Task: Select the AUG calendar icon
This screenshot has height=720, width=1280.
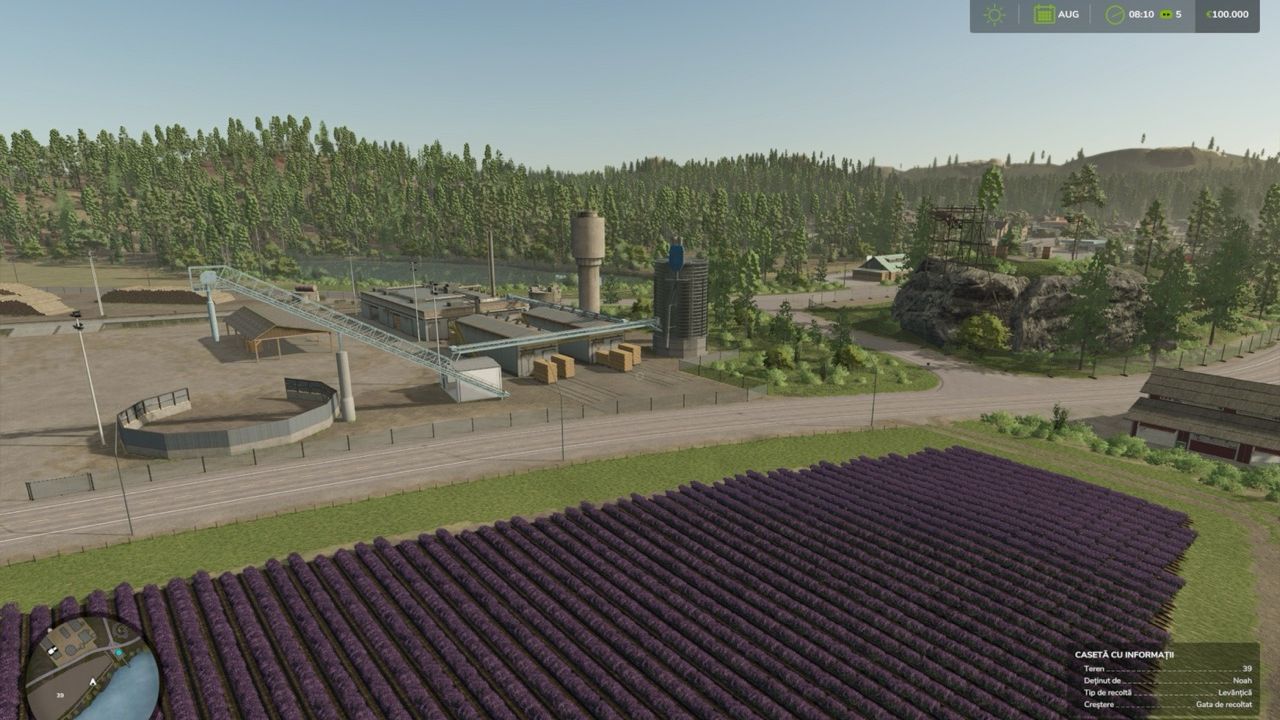Action: pyautogui.click(x=1045, y=14)
